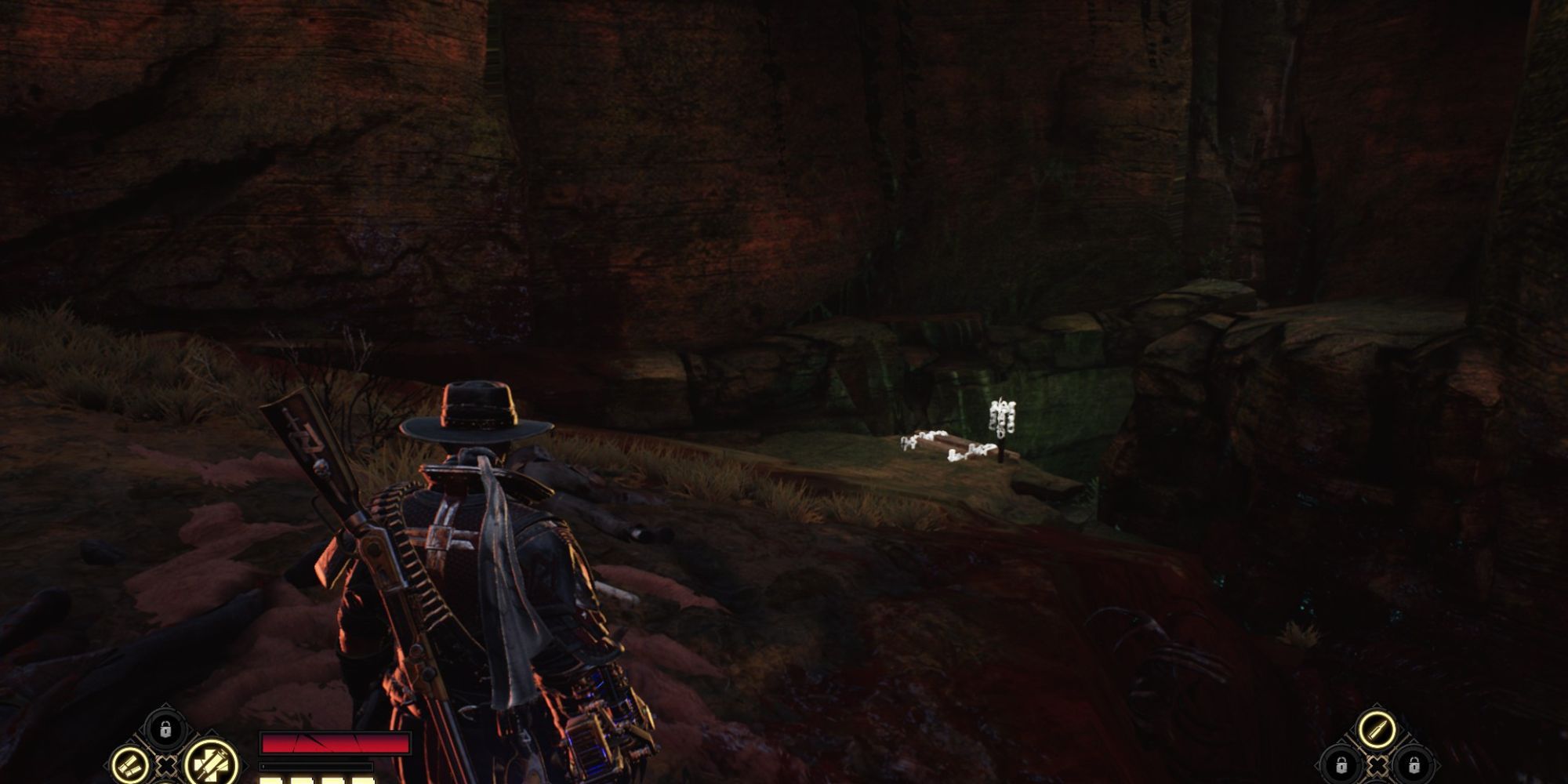1568x784 pixels.
Task: Select the healing syringe icon
Action: tap(212, 764)
